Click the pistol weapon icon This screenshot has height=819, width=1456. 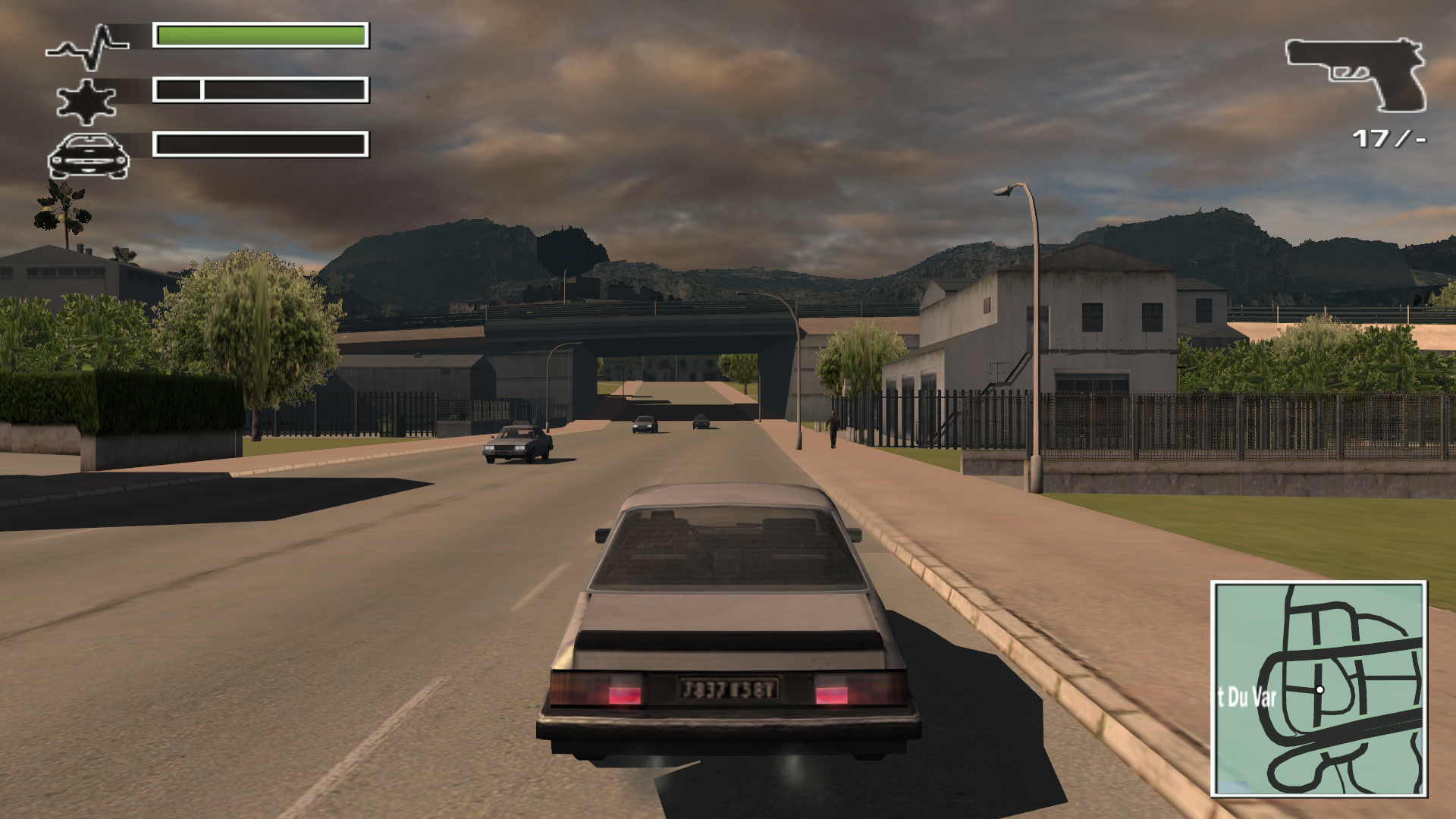[x=1357, y=74]
